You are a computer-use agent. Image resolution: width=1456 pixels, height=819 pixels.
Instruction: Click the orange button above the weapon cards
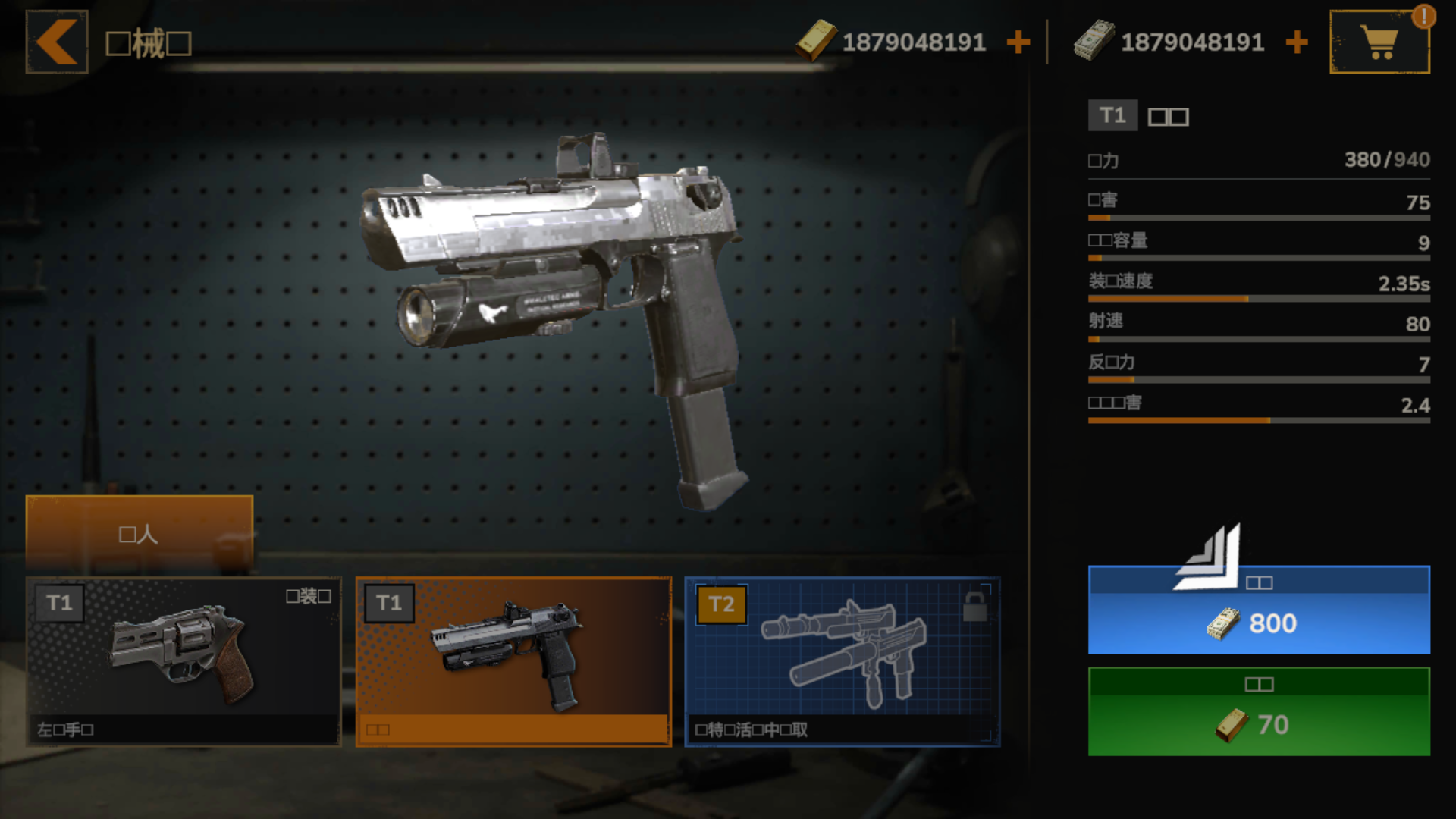tap(140, 533)
